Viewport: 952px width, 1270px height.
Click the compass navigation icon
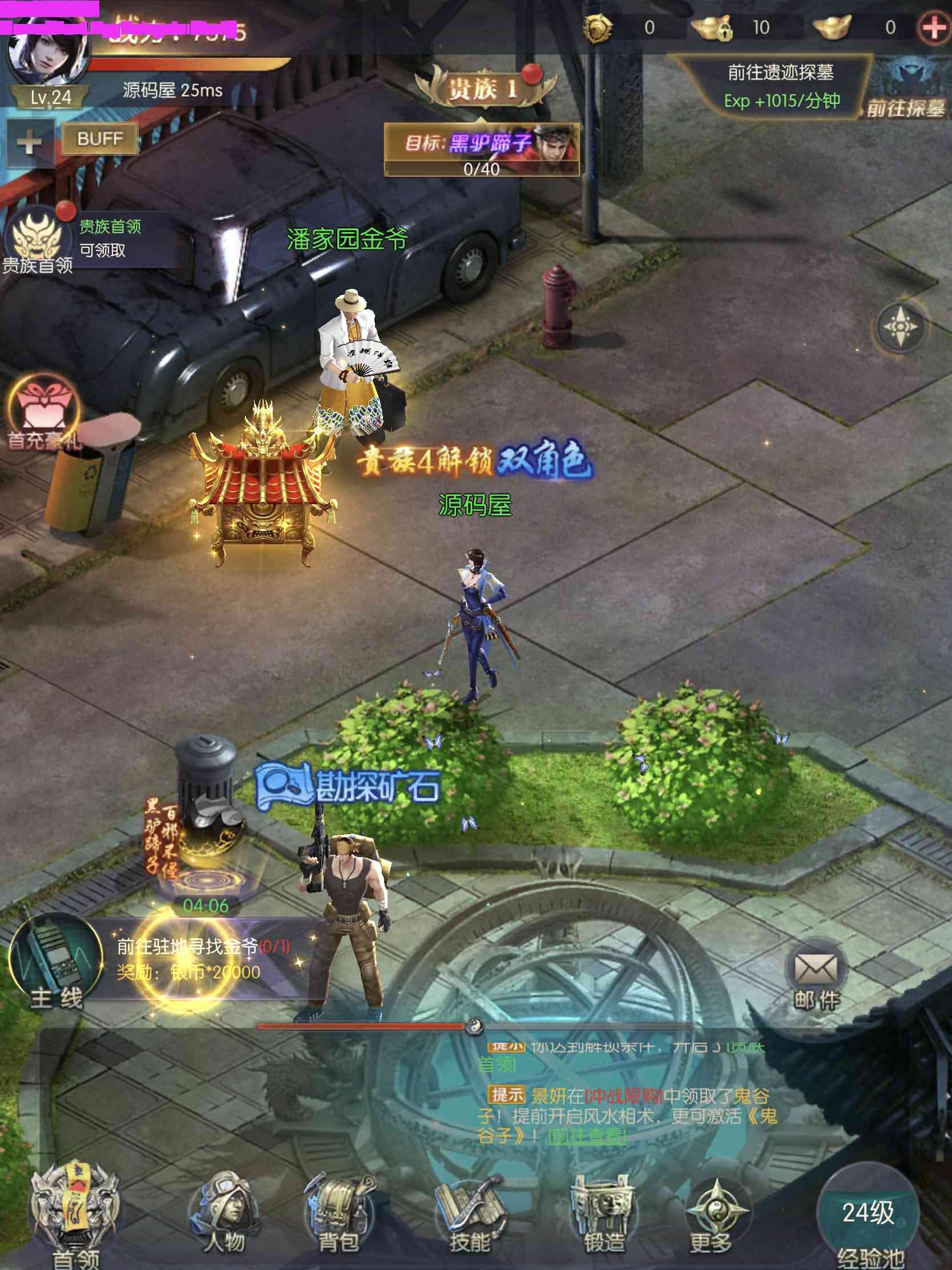[900, 327]
